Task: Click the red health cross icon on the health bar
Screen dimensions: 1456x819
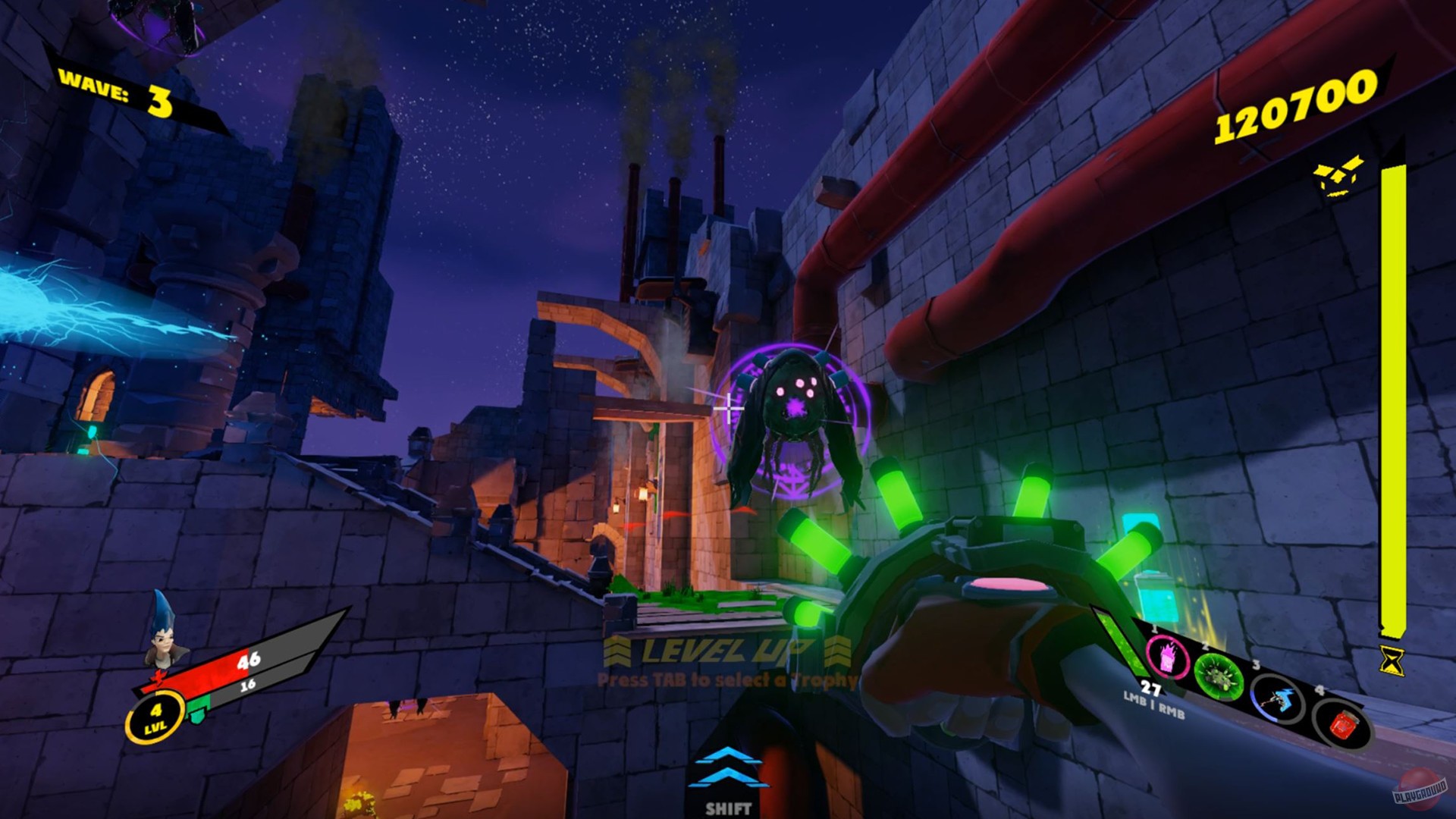Action: coord(158,675)
